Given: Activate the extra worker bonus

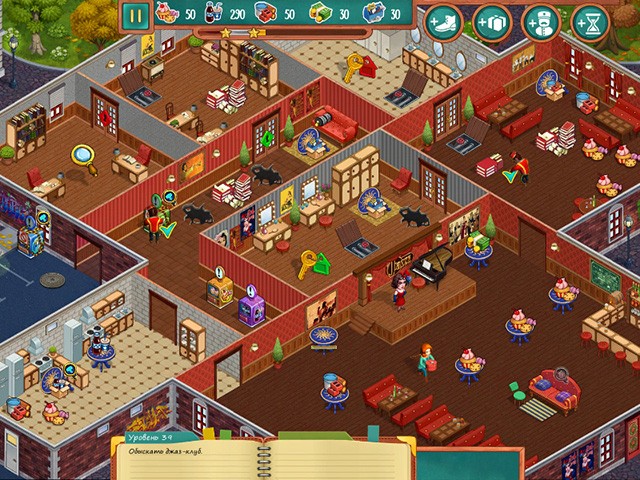Looking at the screenshot, I should [x=541, y=22].
